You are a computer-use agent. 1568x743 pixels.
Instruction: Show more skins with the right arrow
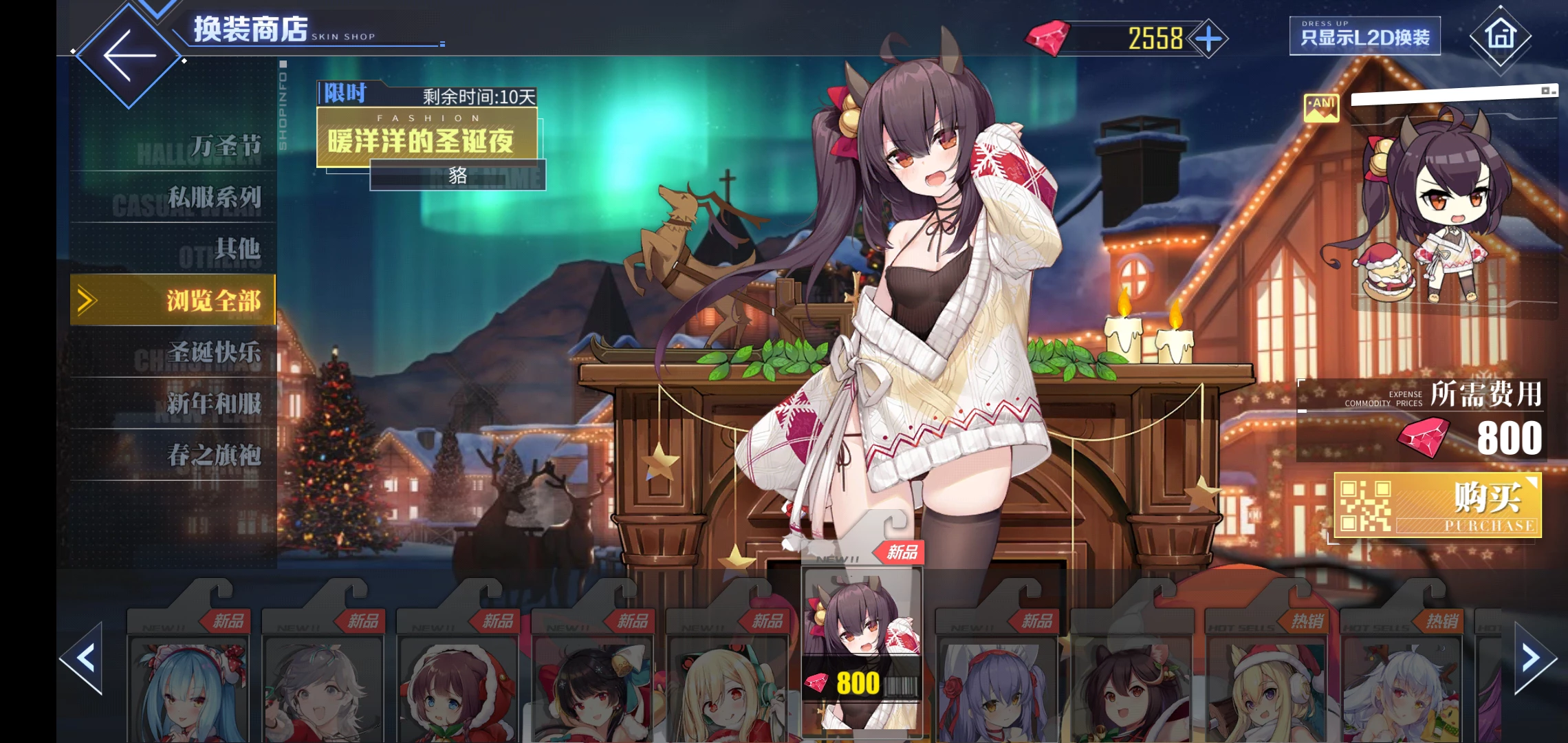click(x=1534, y=658)
